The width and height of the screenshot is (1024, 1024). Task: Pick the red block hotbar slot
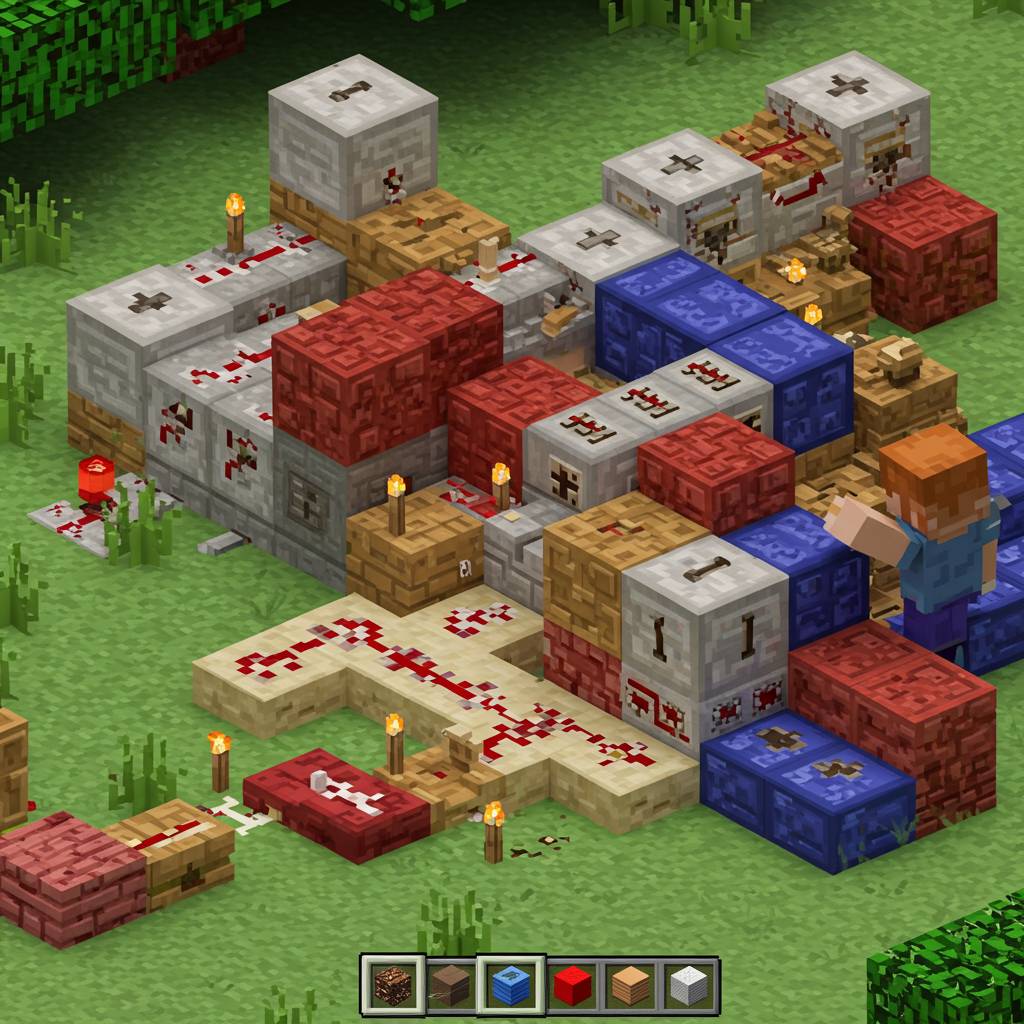pyautogui.click(x=572, y=986)
